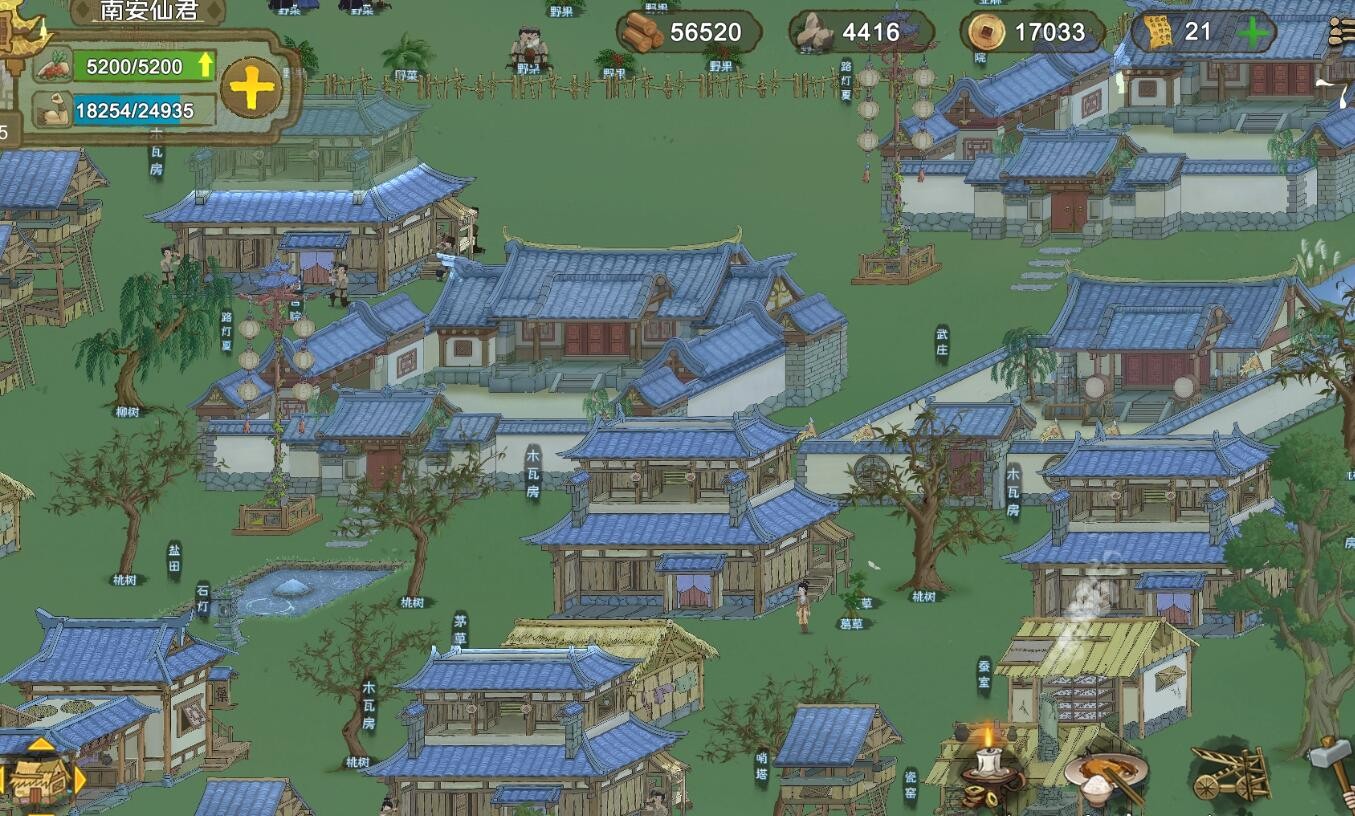Screen dimensions: 1355x816
Task: Open the player name banner 南安仙君
Action: point(149,11)
